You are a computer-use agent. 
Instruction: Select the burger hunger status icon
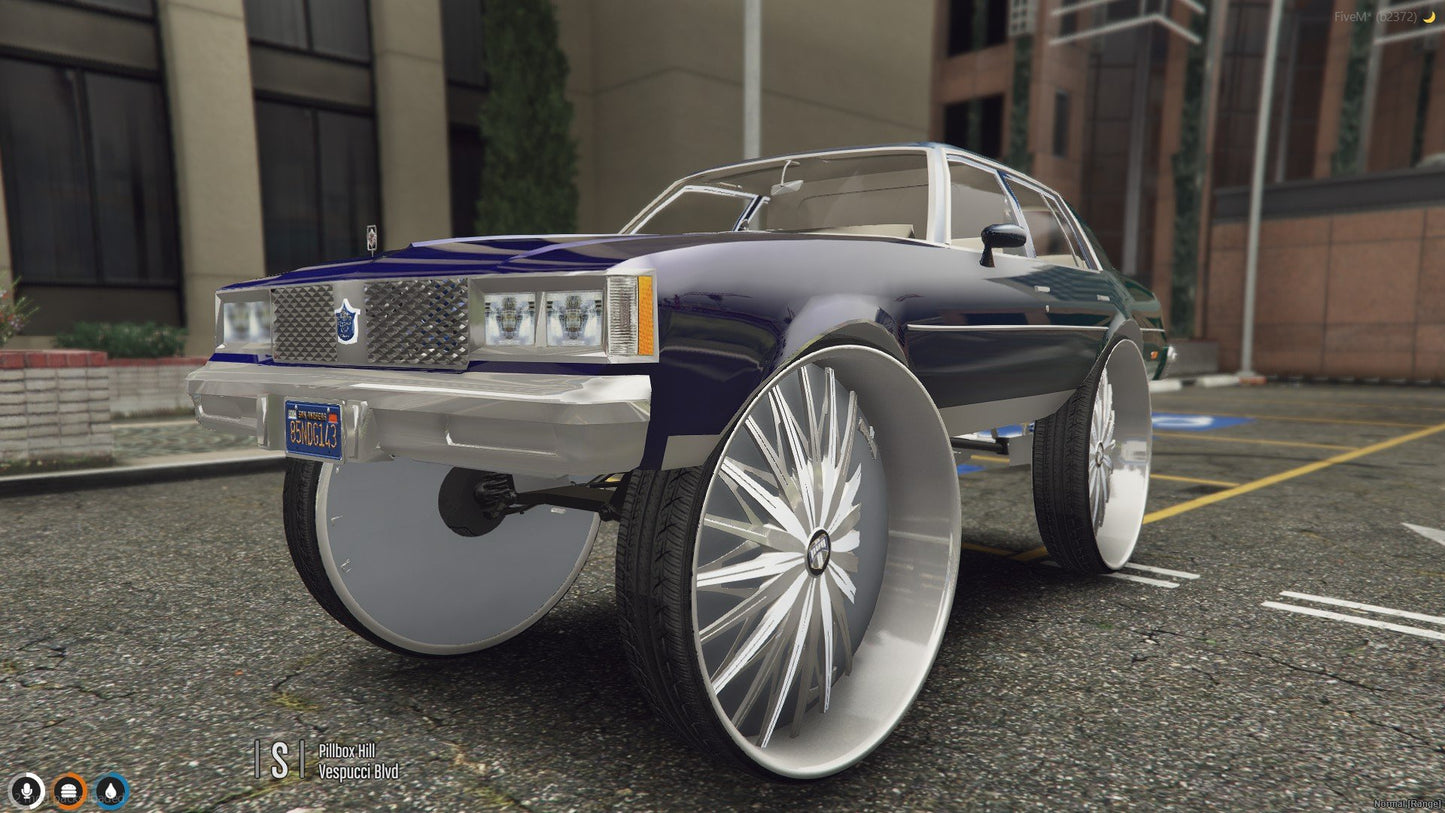pyautogui.click(x=68, y=789)
